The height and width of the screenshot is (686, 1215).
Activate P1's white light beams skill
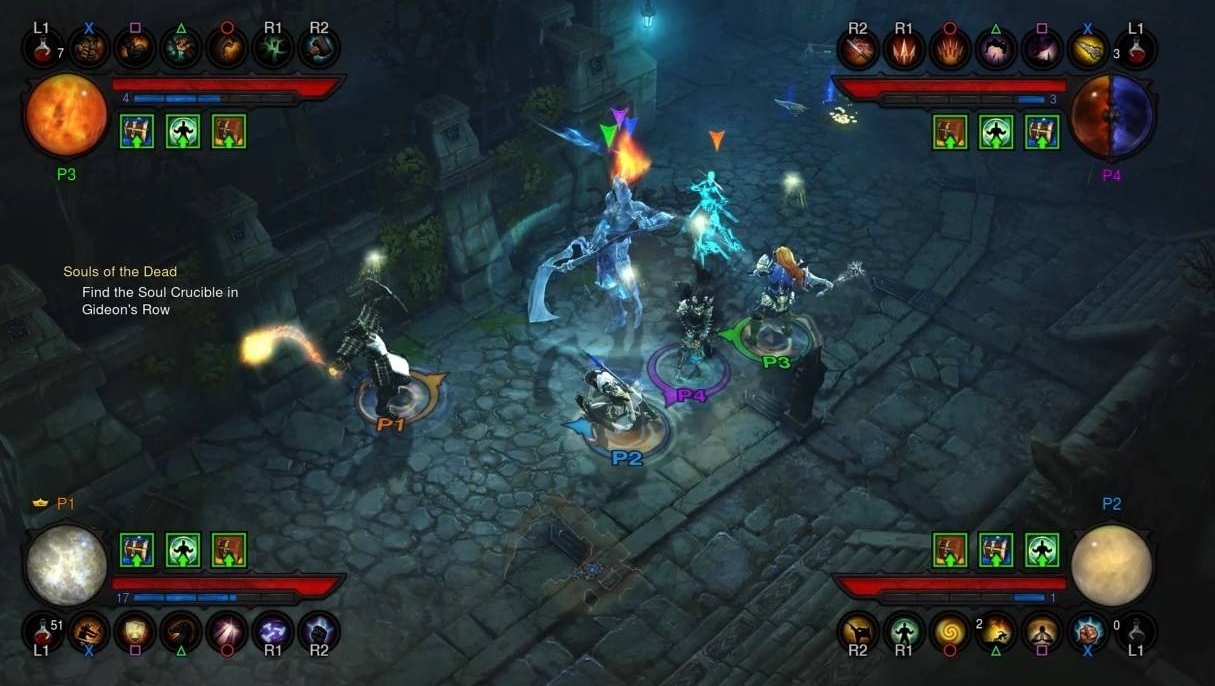pyautogui.click(x=227, y=632)
